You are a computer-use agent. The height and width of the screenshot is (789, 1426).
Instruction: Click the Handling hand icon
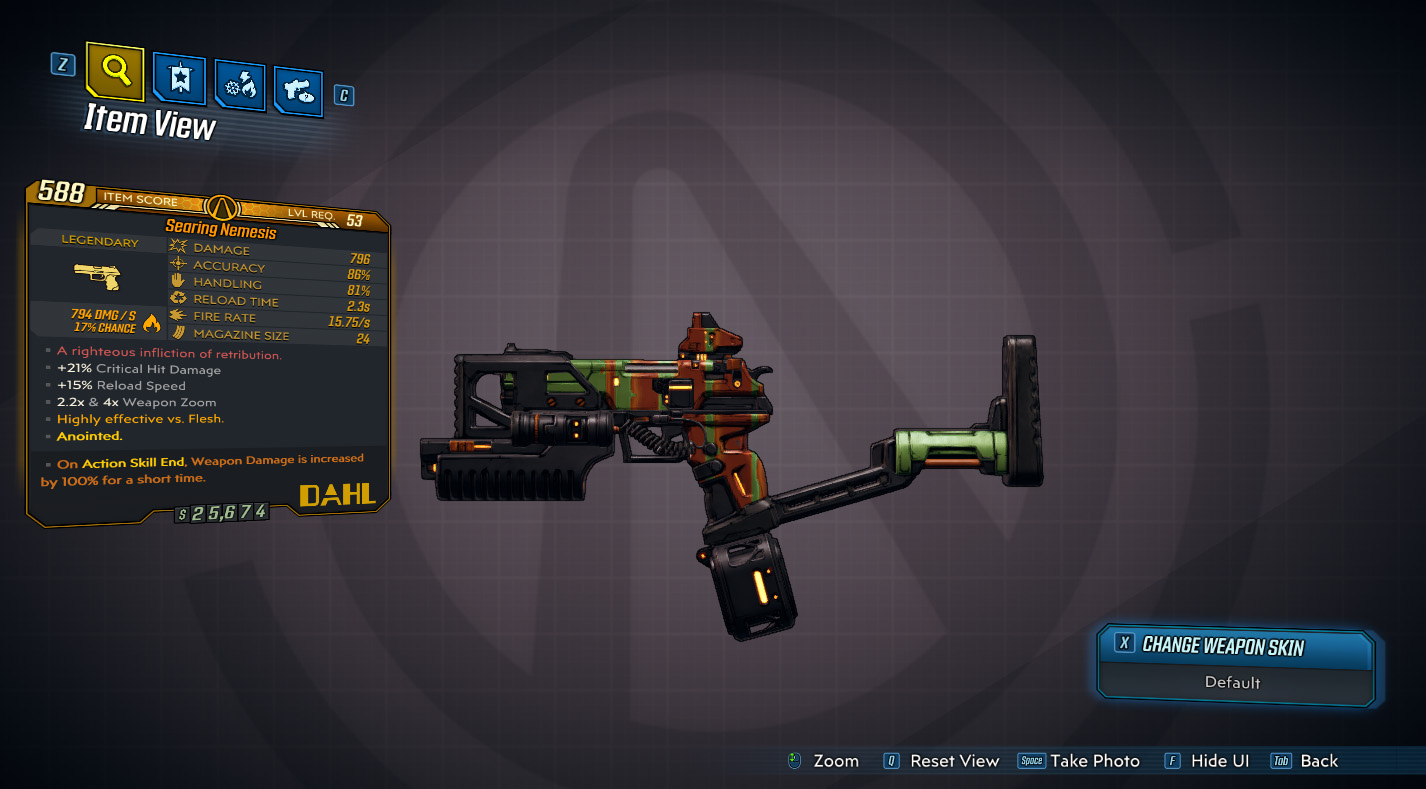pyautogui.click(x=178, y=282)
